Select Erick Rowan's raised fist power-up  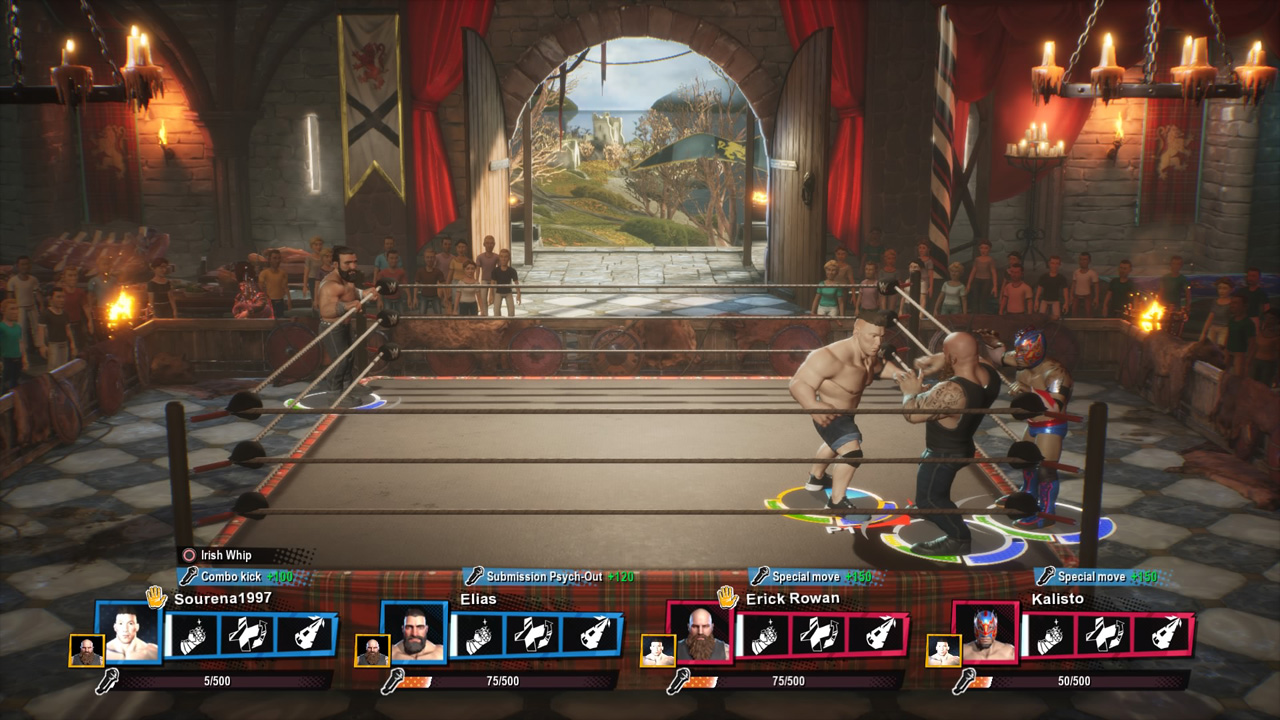coord(765,635)
